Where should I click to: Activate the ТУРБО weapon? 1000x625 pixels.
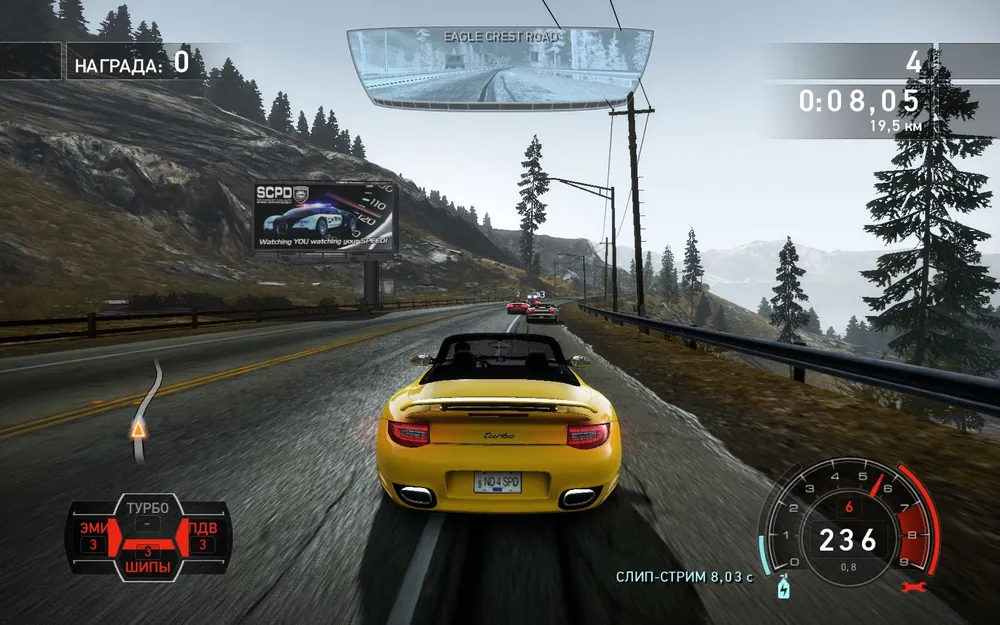pos(148,508)
